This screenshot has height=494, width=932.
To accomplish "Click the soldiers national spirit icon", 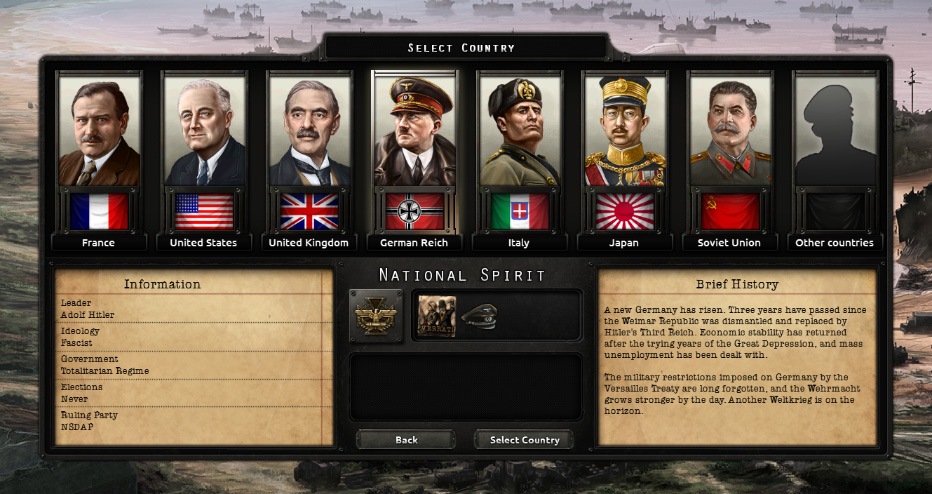I will click(x=436, y=316).
